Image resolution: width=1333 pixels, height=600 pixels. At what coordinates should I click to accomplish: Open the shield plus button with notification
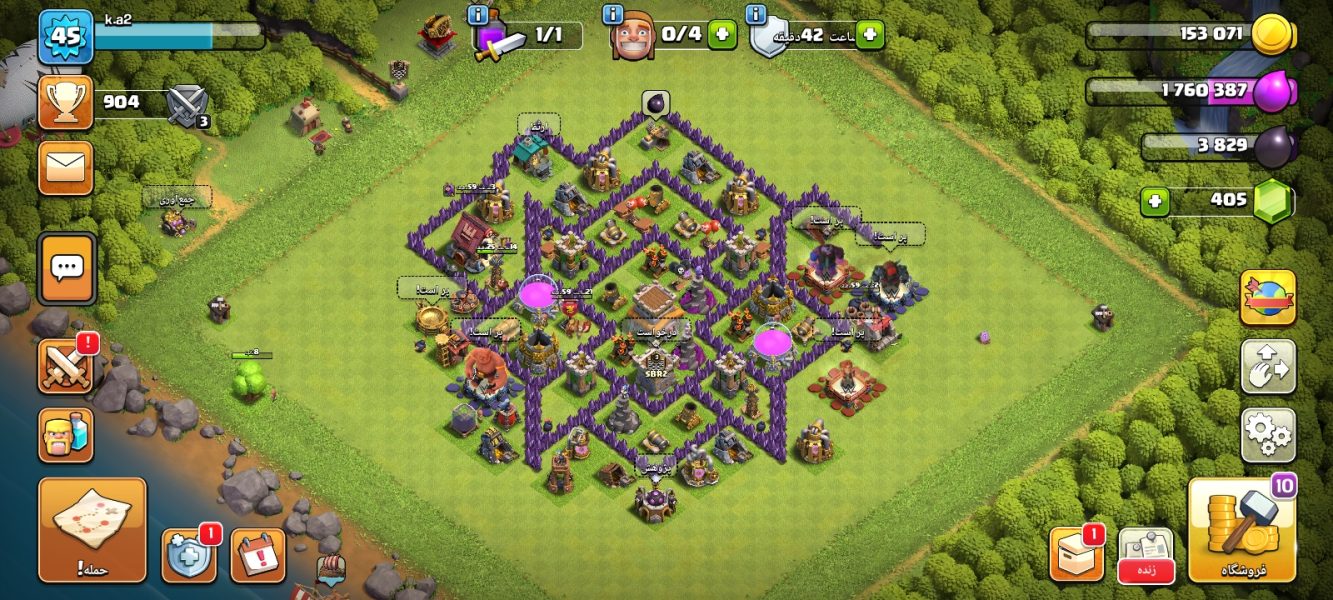[x=188, y=555]
